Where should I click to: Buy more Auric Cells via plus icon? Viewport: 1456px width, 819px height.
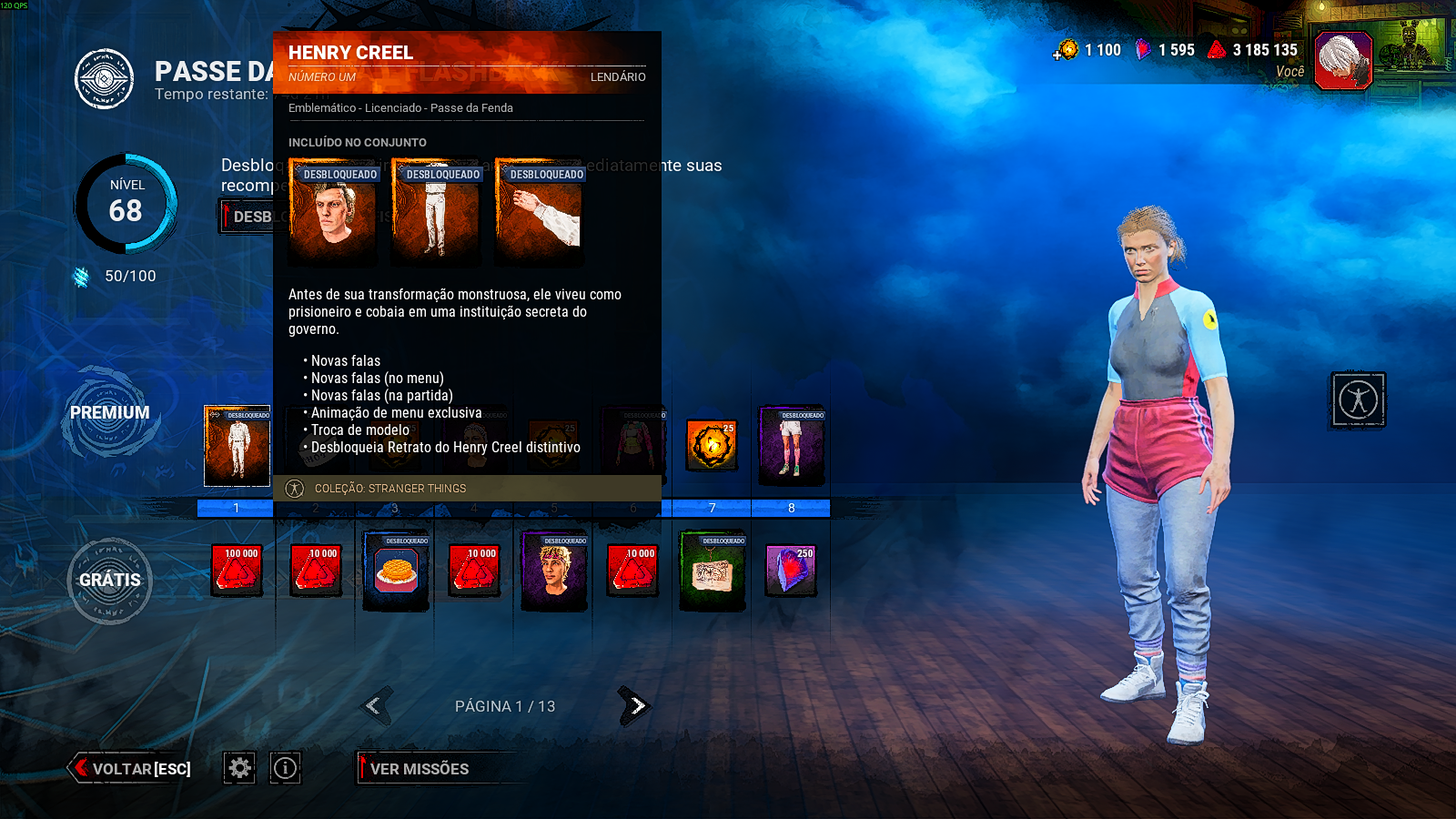1058,55
